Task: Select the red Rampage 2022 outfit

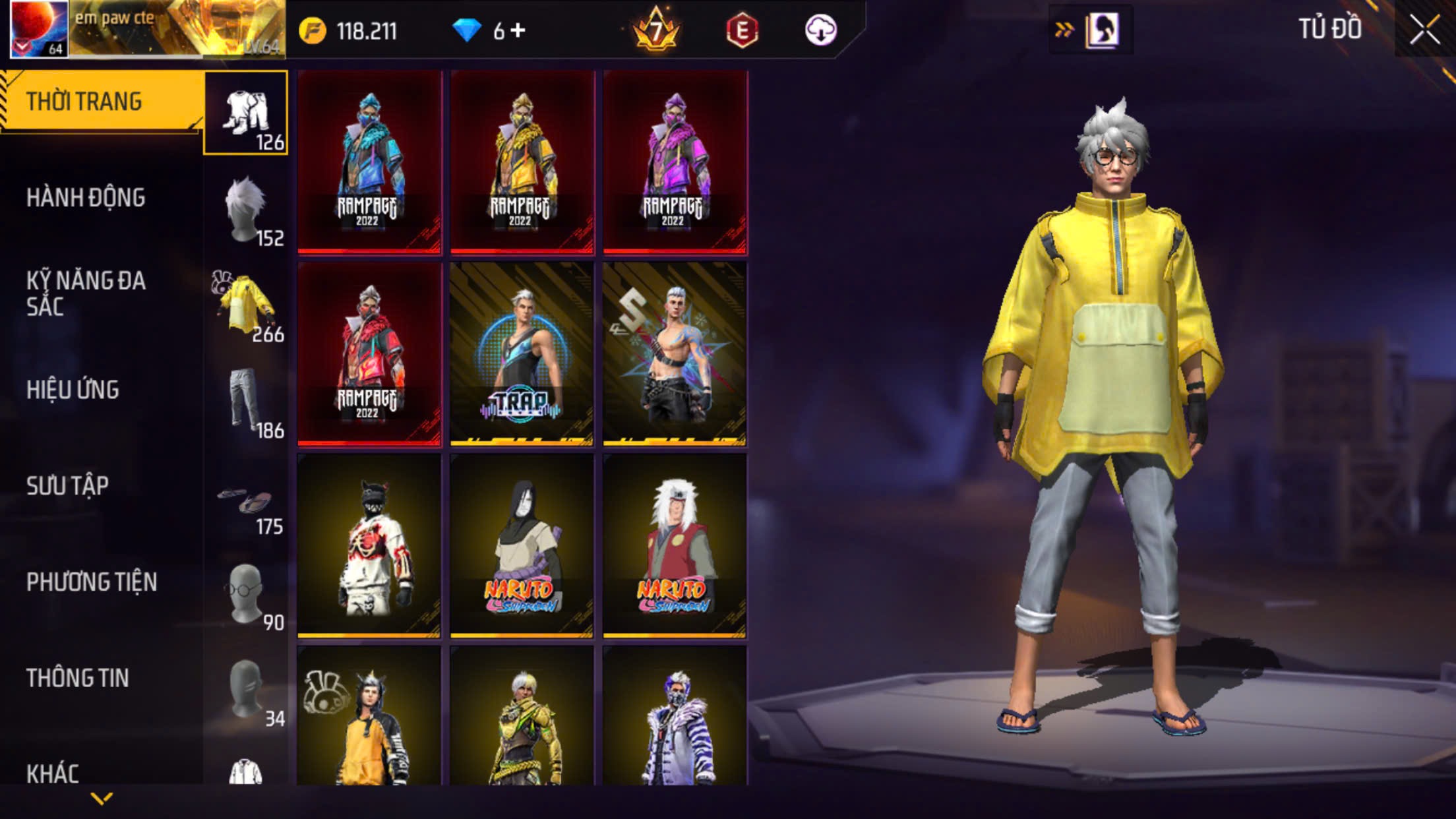Action: (x=369, y=353)
